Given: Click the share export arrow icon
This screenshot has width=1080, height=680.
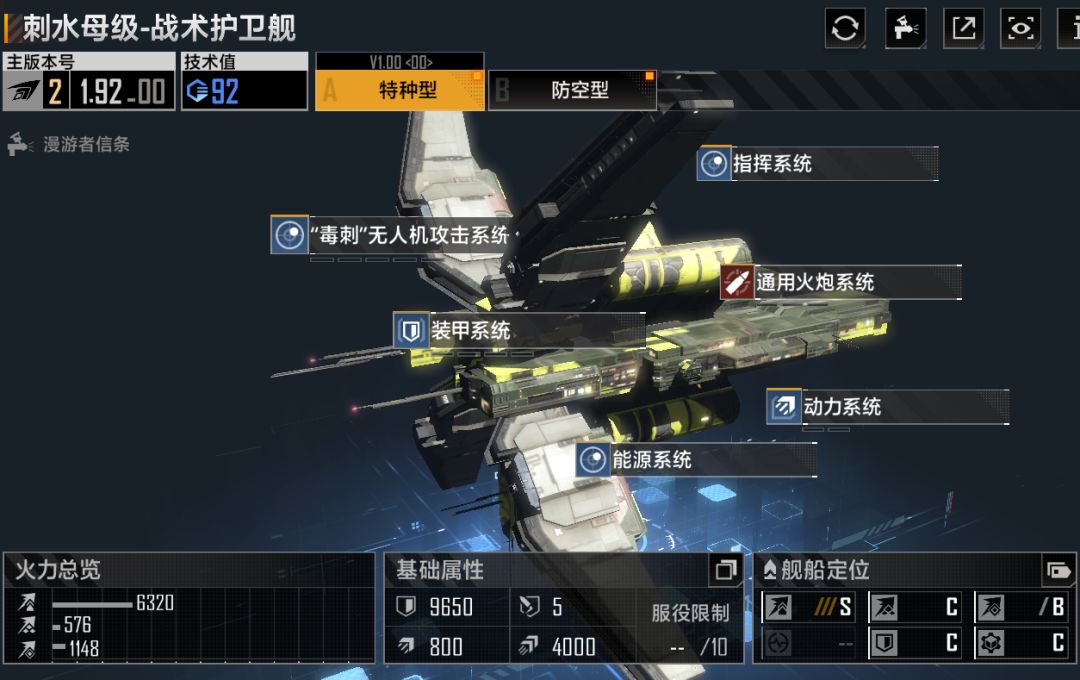Looking at the screenshot, I should coord(964,28).
